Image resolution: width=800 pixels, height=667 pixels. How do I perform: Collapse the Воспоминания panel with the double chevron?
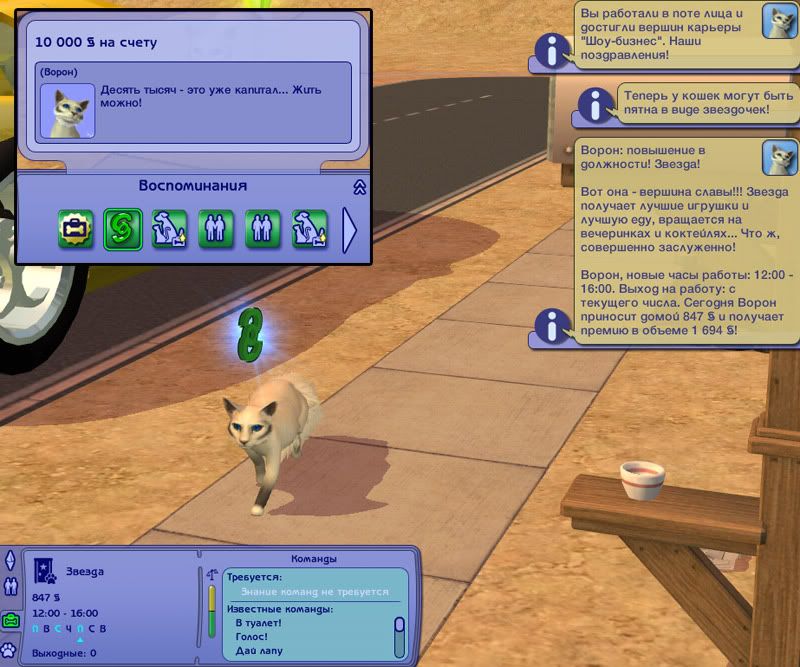pyautogui.click(x=359, y=187)
